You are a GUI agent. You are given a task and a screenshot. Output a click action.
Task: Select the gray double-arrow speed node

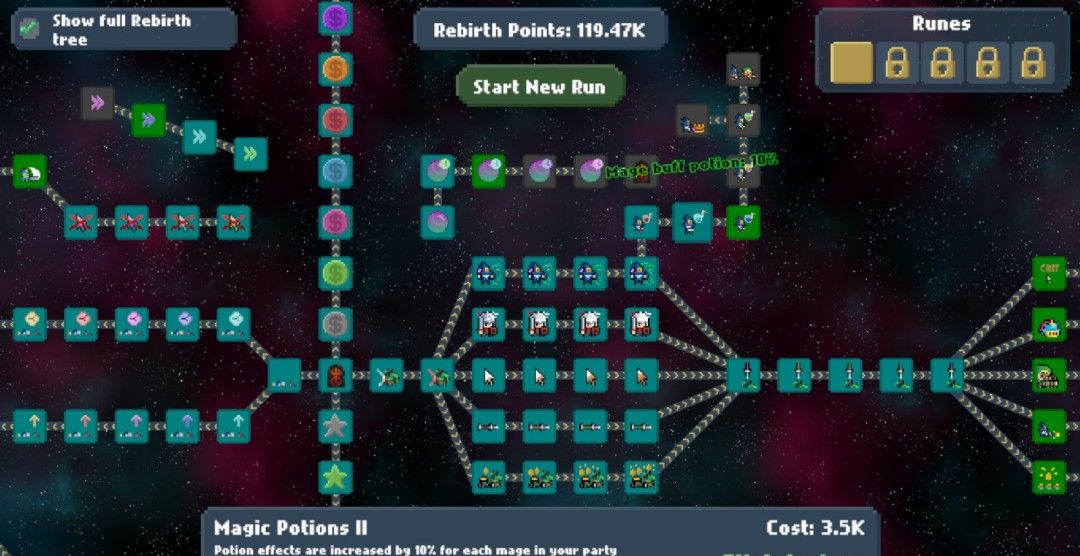[97, 102]
